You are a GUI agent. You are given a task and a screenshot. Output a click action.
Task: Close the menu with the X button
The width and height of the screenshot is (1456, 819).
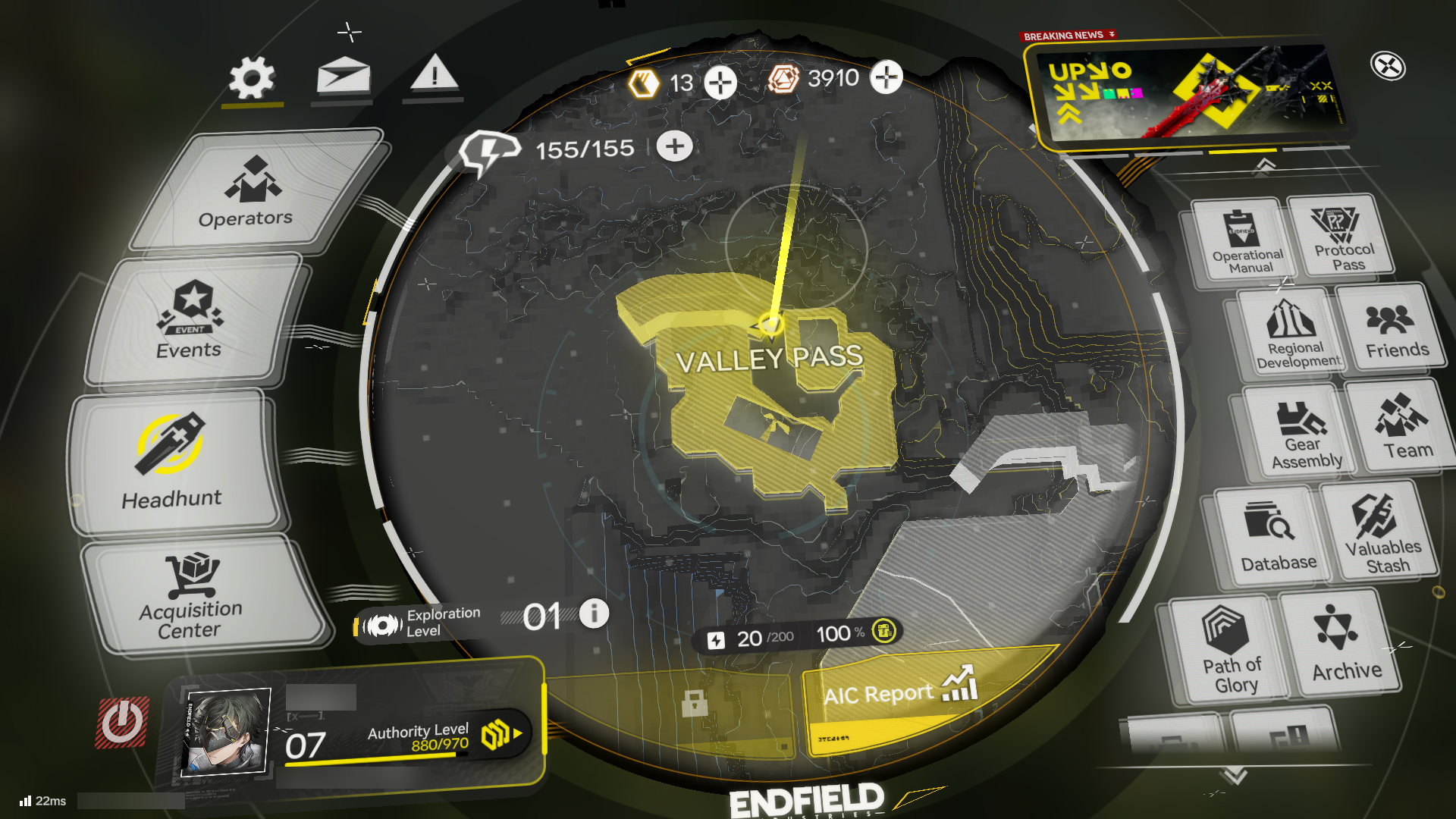point(1388,67)
